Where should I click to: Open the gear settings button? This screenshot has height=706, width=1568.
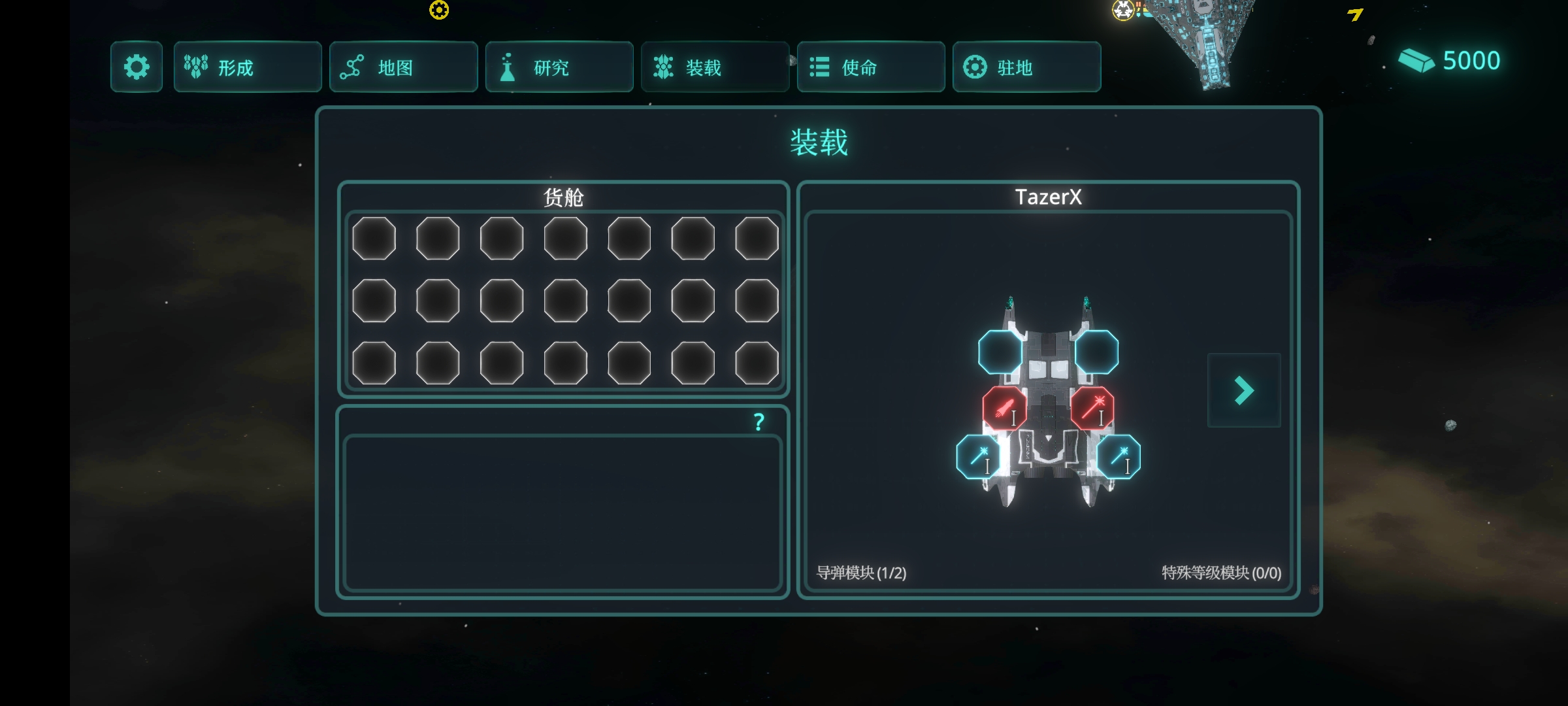pyautogui.click(x=136, y=67)
